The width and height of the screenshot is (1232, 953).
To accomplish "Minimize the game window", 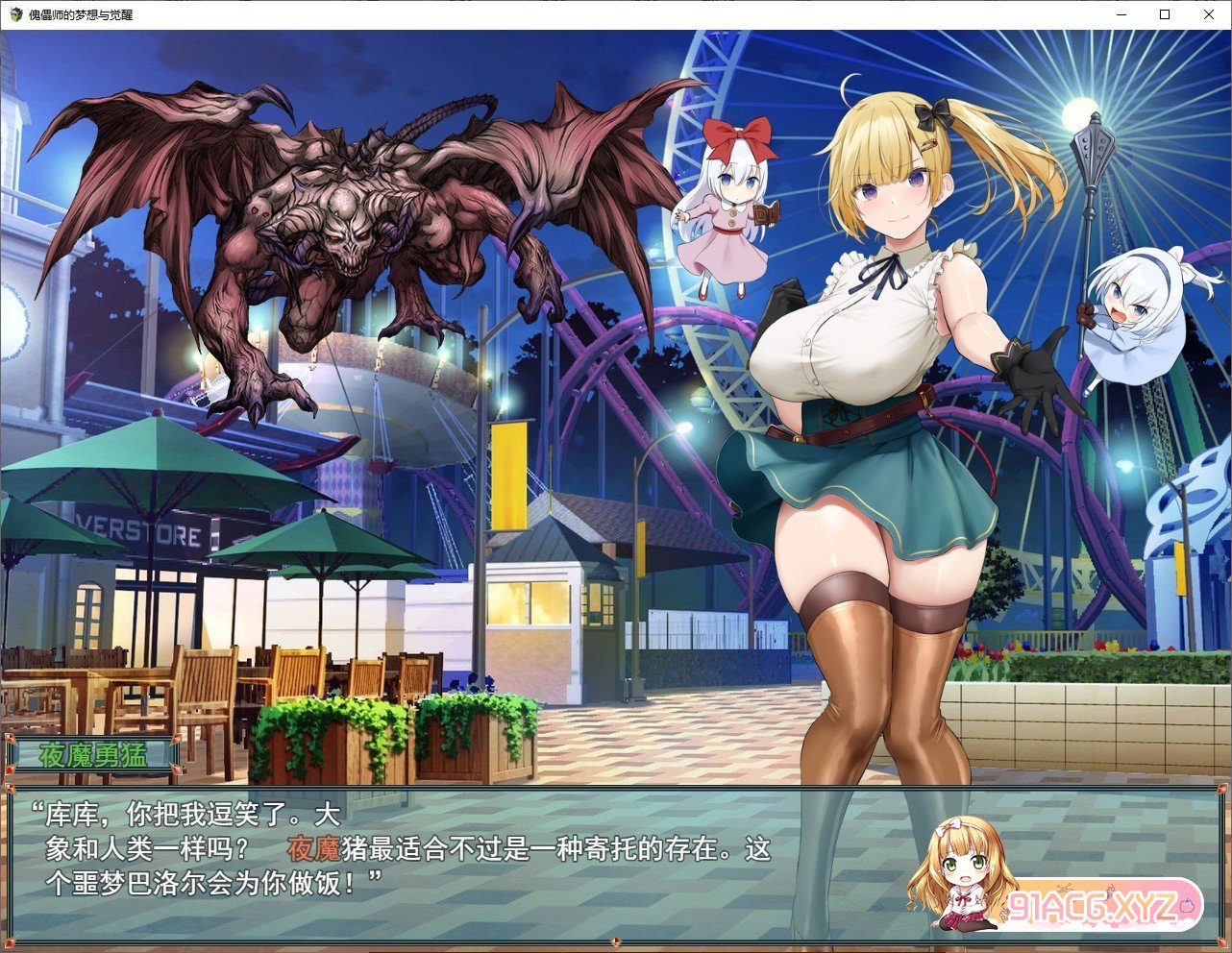I will click(x=1121, y=14).
